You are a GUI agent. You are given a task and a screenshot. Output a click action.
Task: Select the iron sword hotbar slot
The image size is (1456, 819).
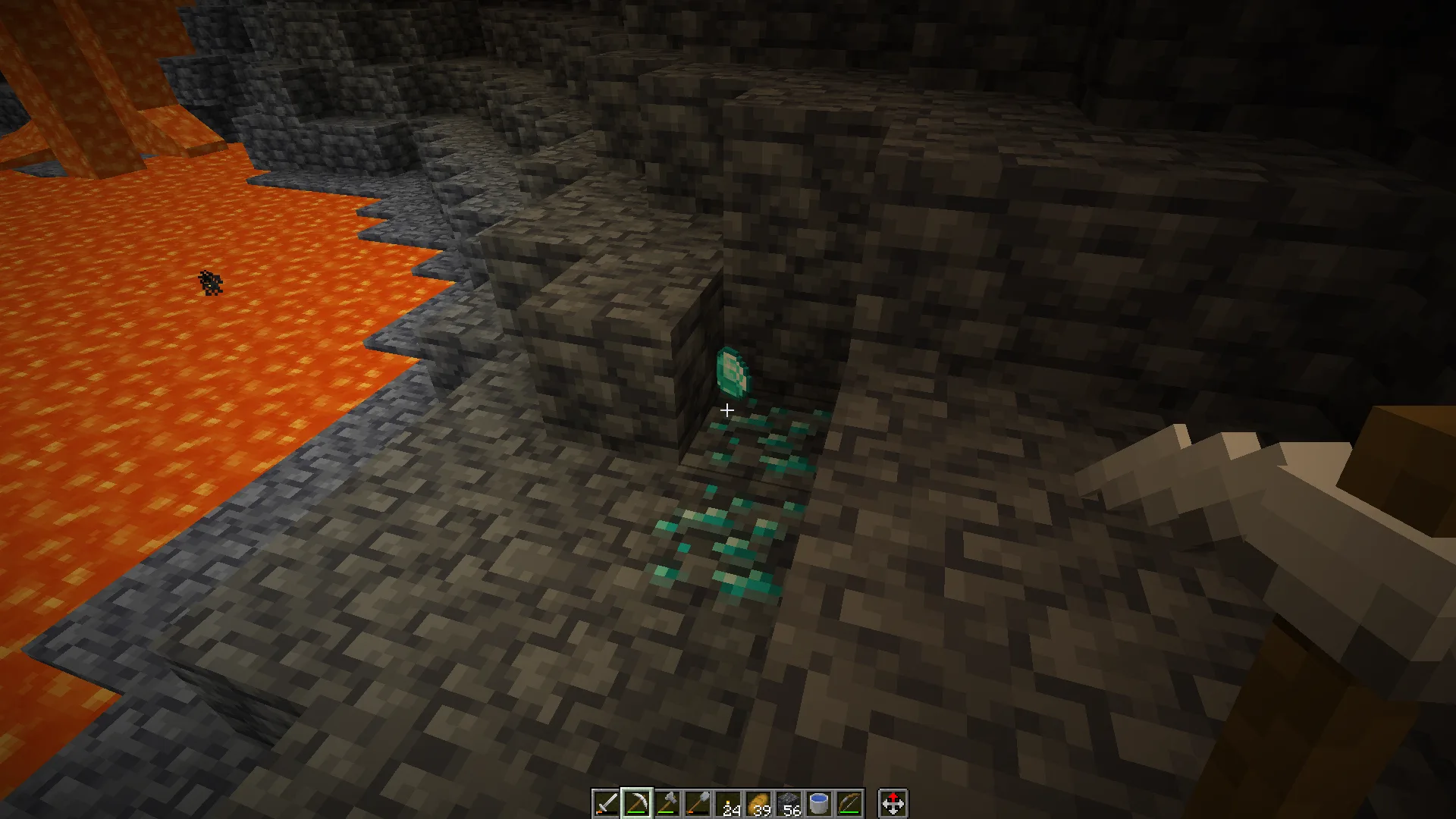coord(606,803)
